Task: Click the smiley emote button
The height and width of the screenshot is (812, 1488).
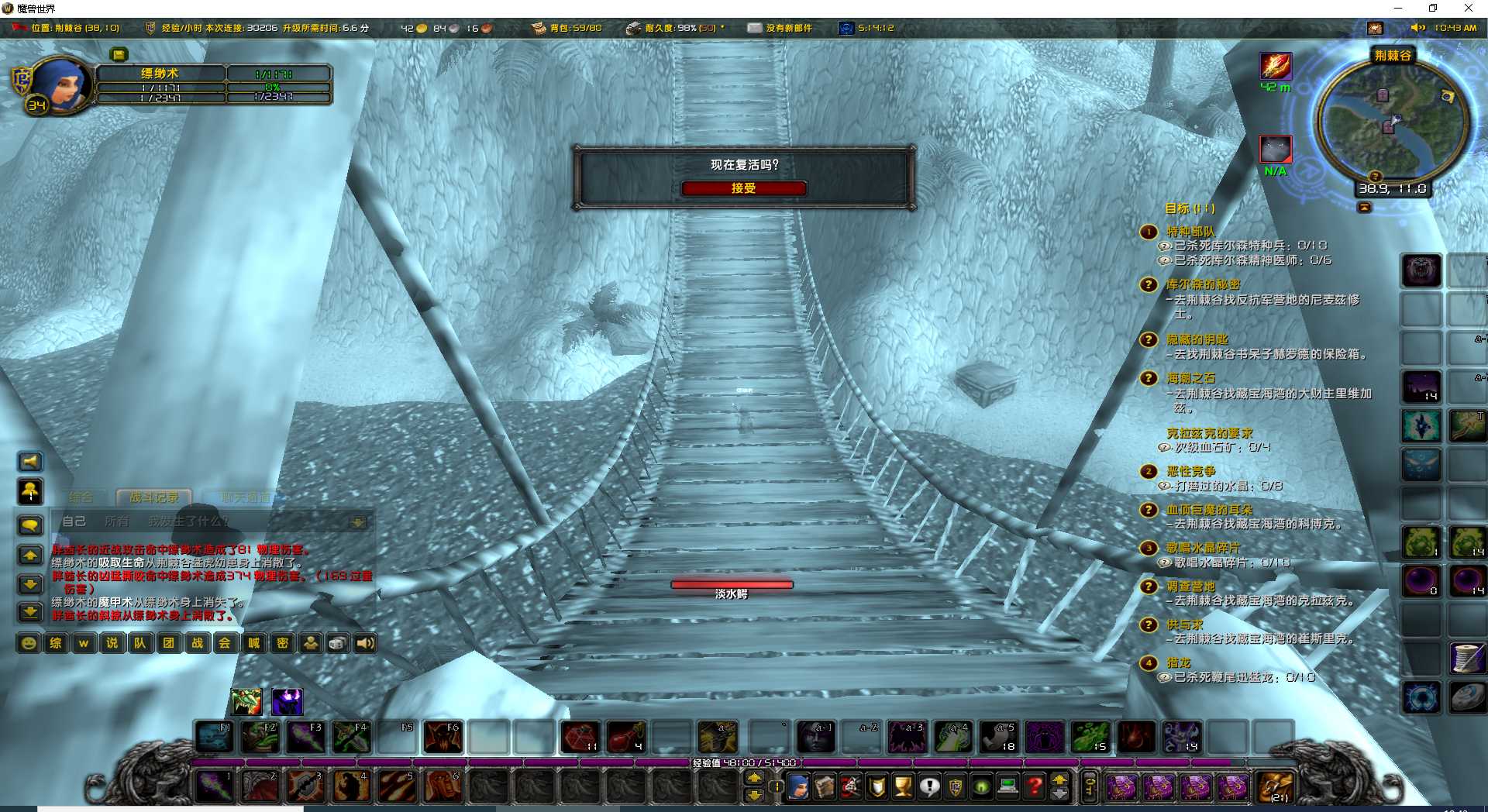Action: point(29,643)
